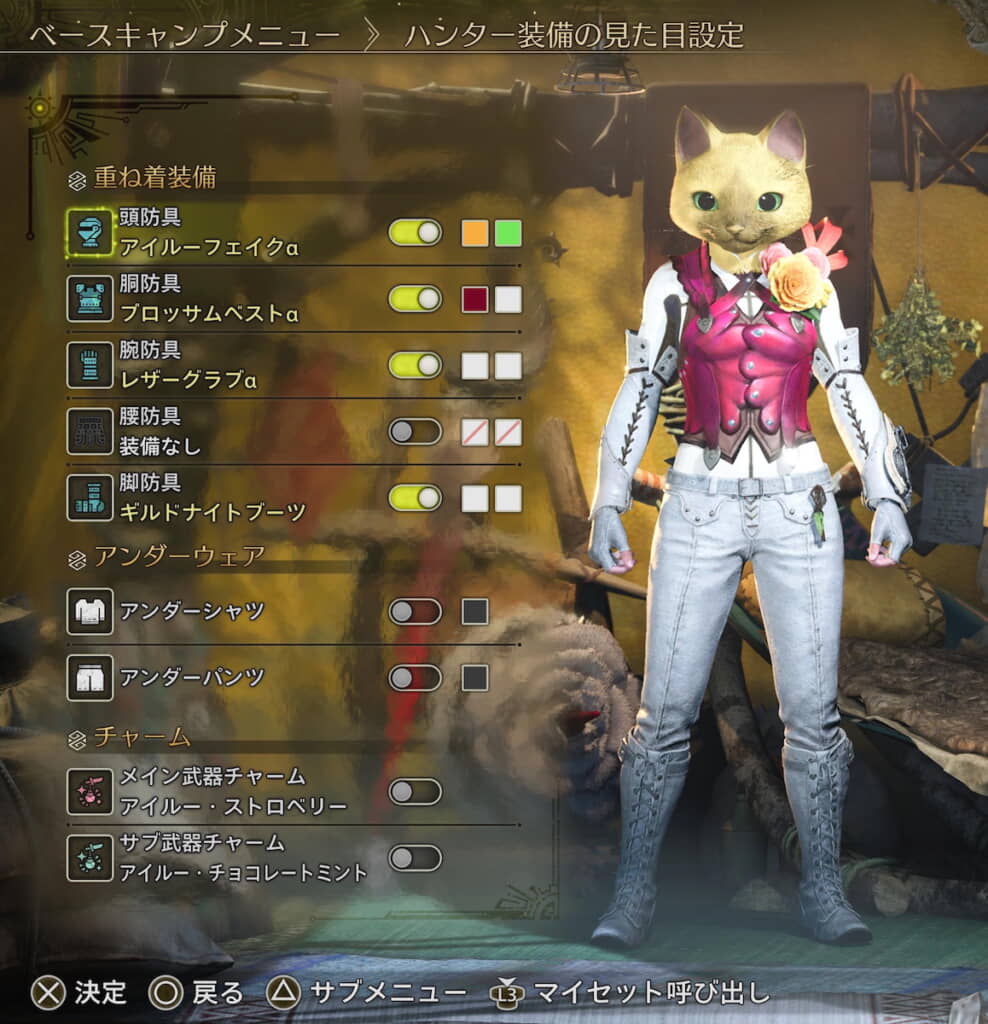Toggle the 頭防具 layered armor switch
Viewport: 988px width, 1024px height.
click(x=415, y=233)
